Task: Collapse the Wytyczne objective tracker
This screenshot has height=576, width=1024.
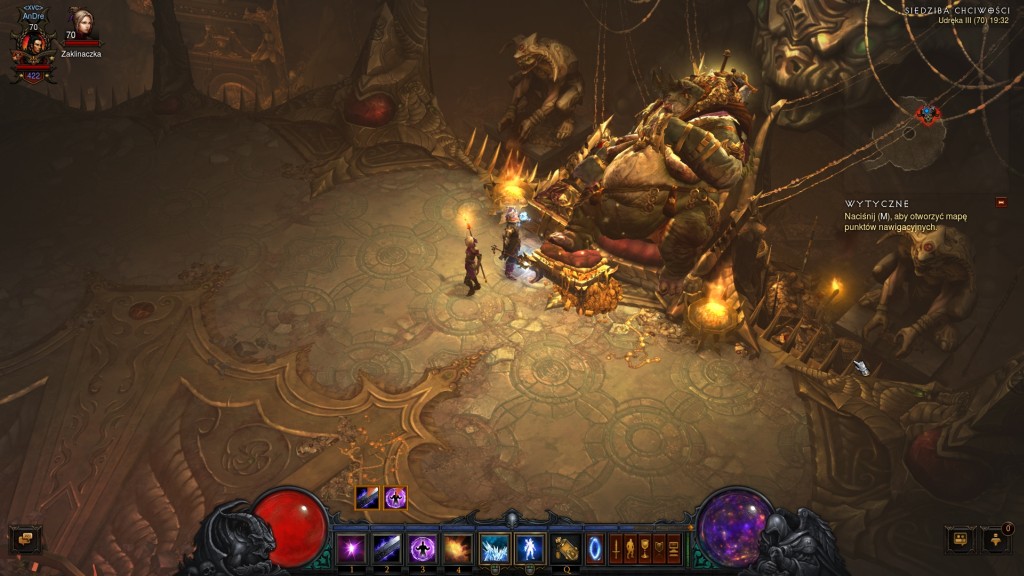Action: point(1001,203)
